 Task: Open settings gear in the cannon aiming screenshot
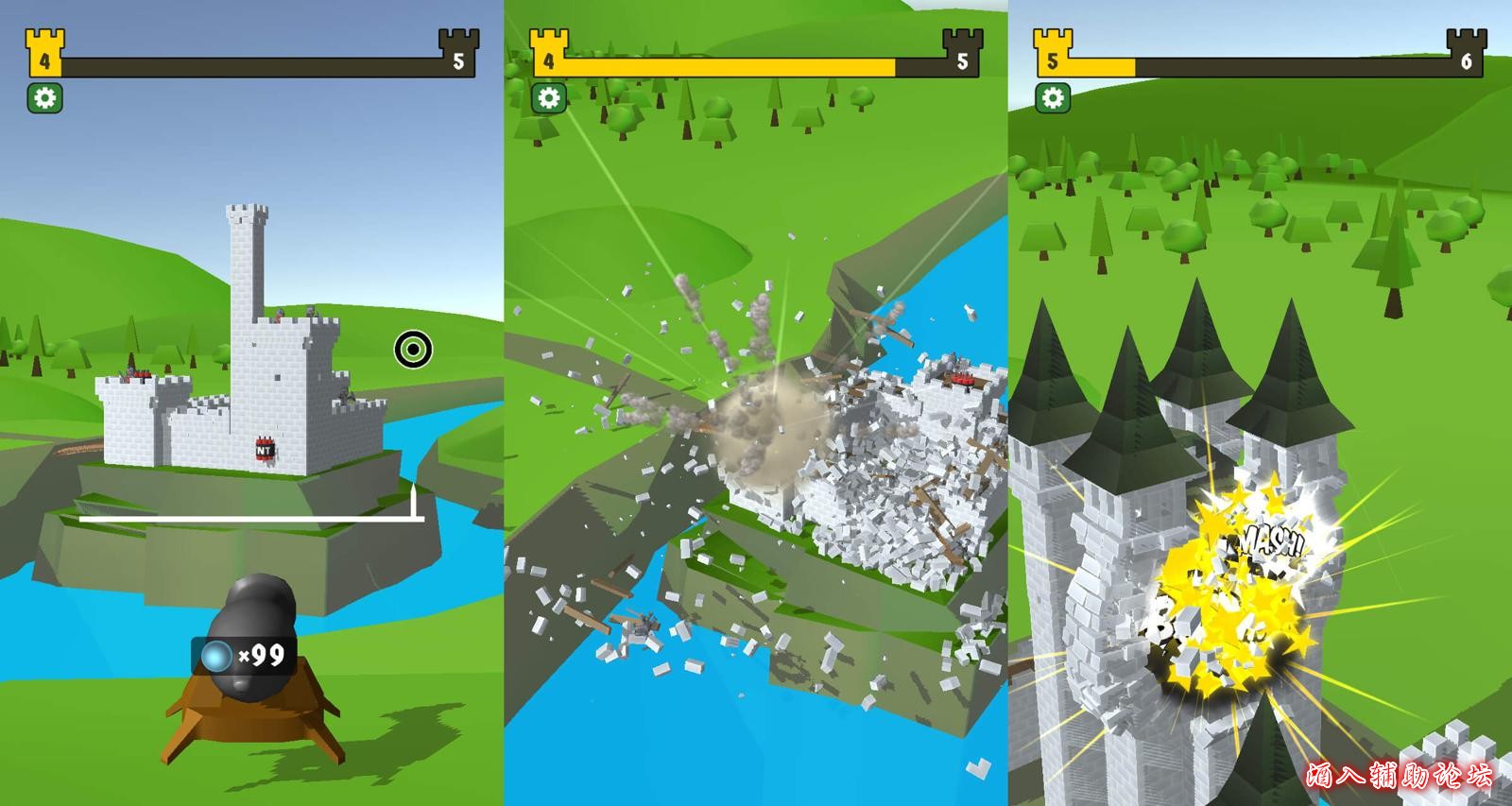[x=44, y=97]
